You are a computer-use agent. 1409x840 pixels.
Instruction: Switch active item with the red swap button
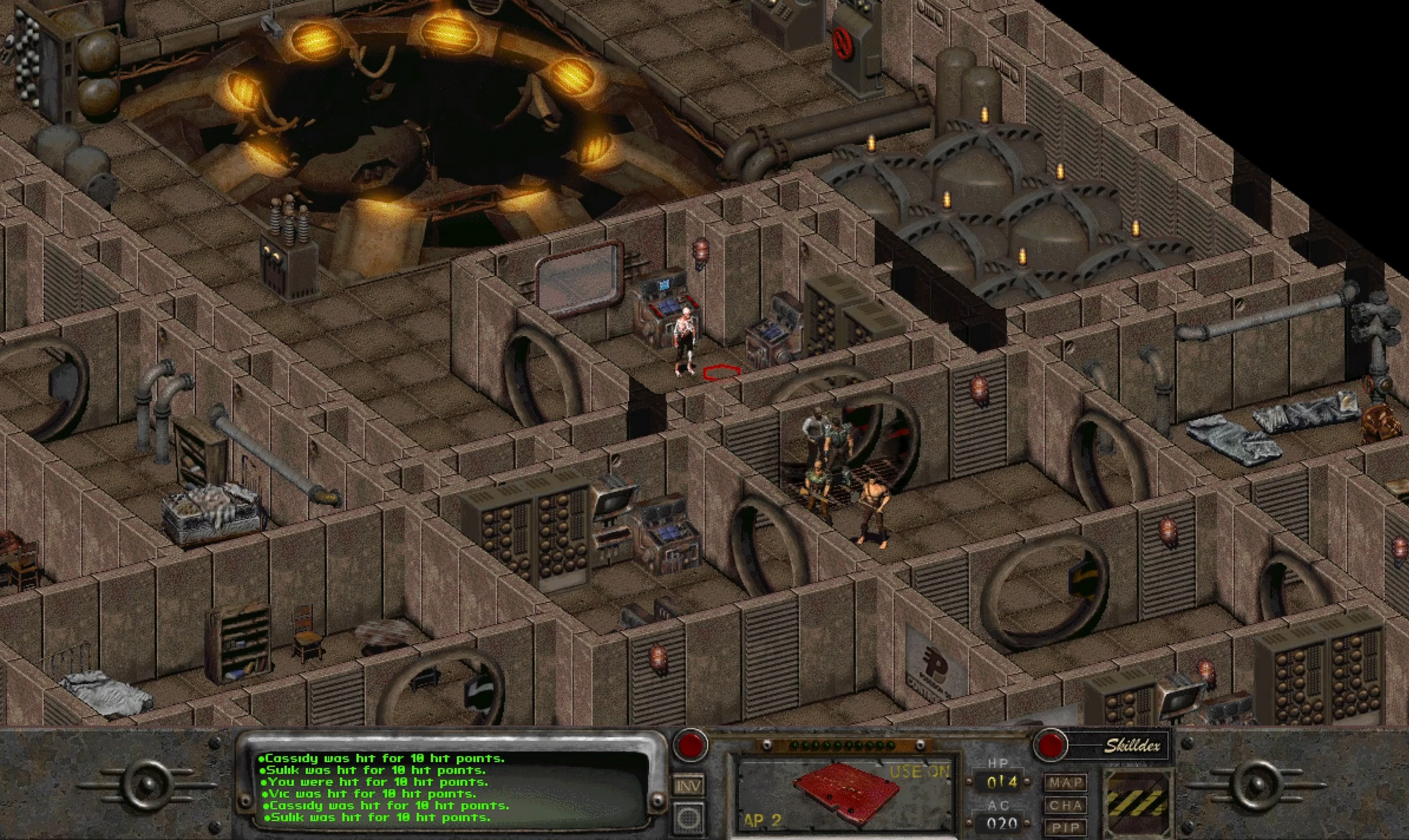pyautogui.click(x=689, y=745)
